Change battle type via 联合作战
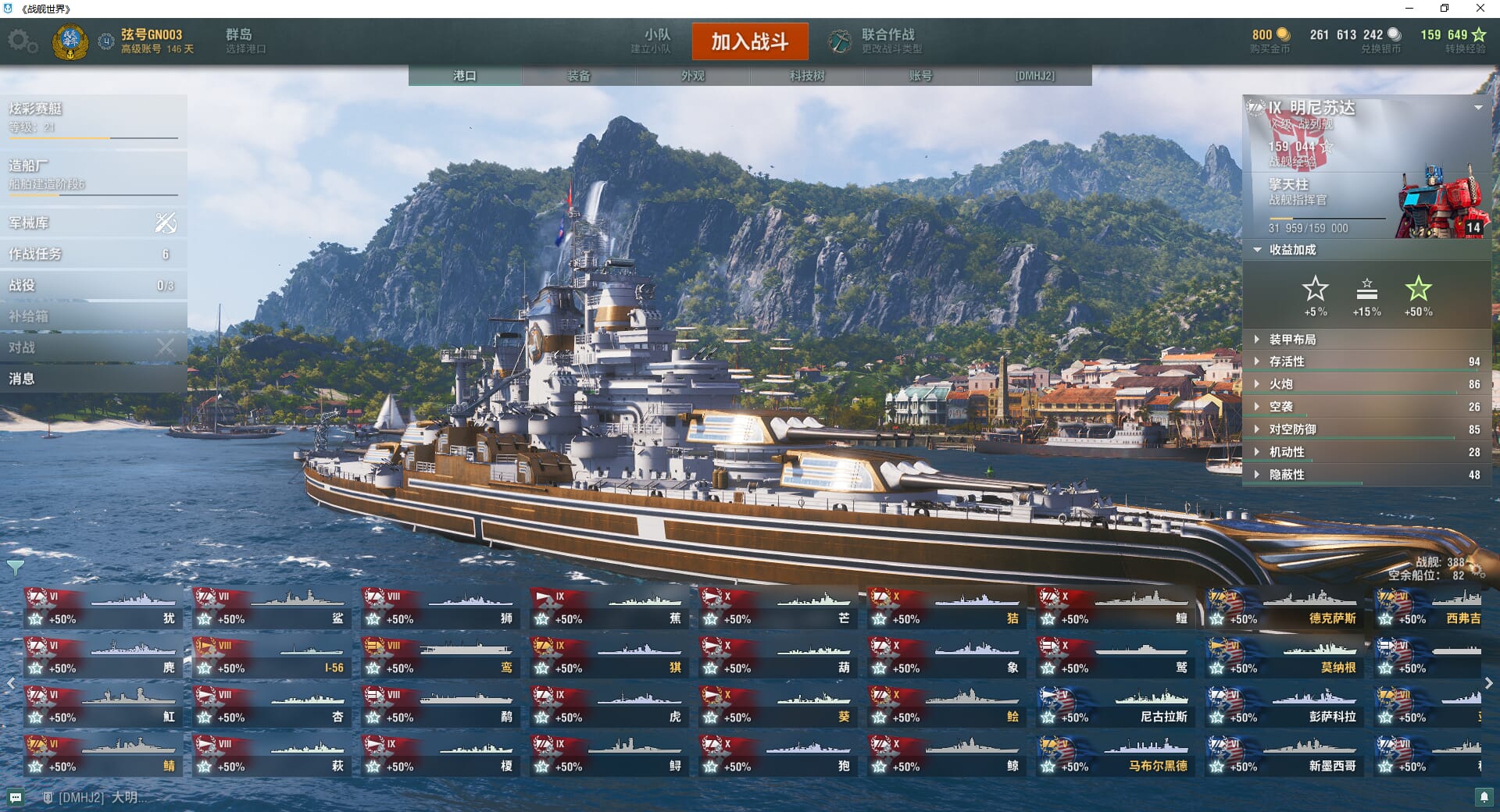 877,41
